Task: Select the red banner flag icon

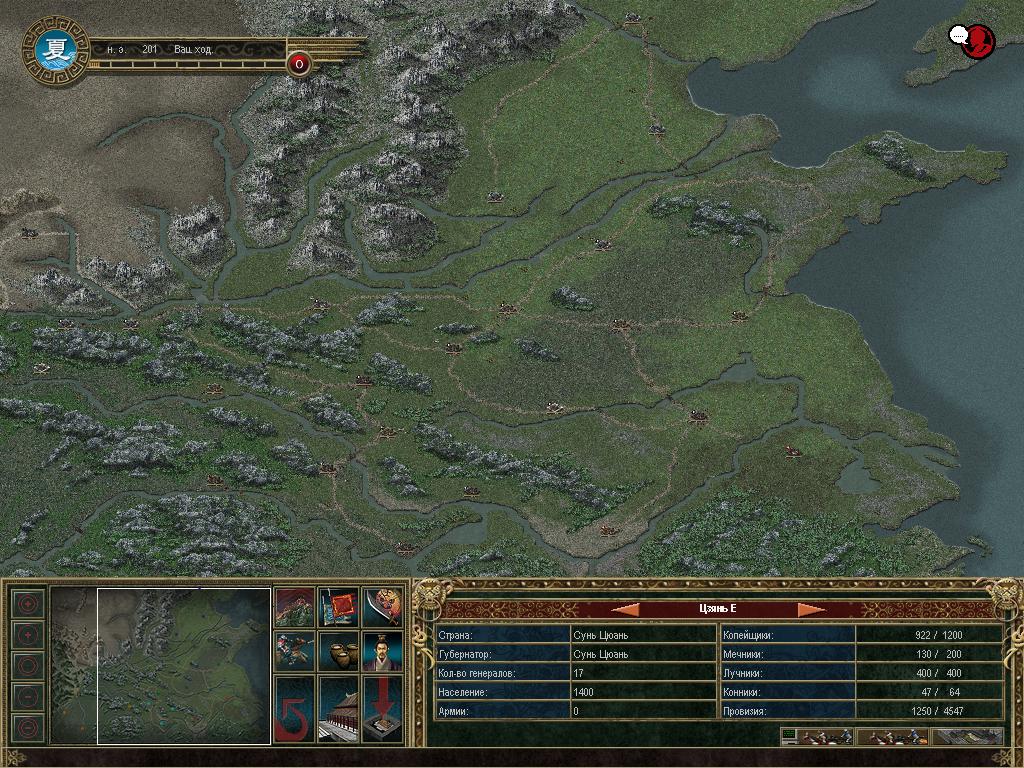Action: (338, 607)
